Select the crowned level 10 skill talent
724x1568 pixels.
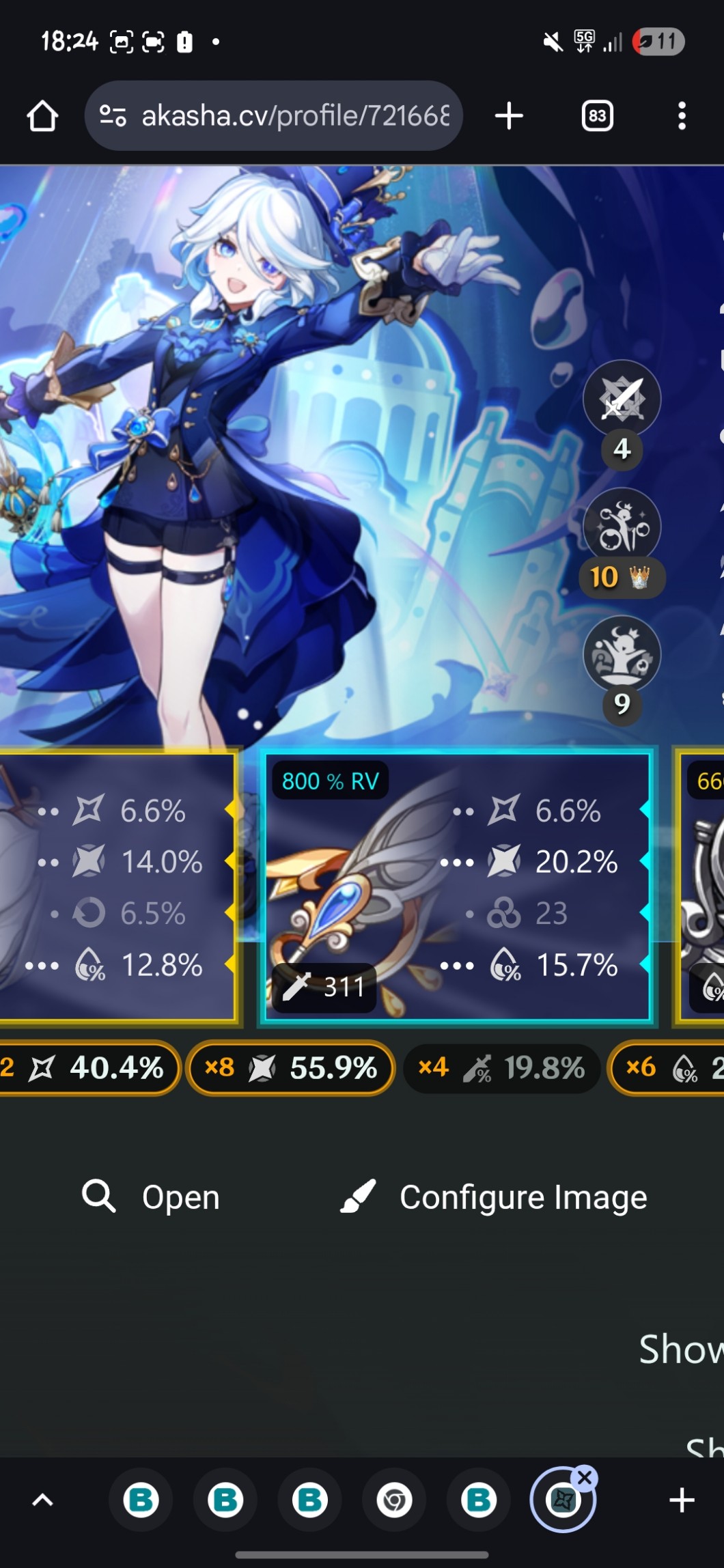point(621,527)
